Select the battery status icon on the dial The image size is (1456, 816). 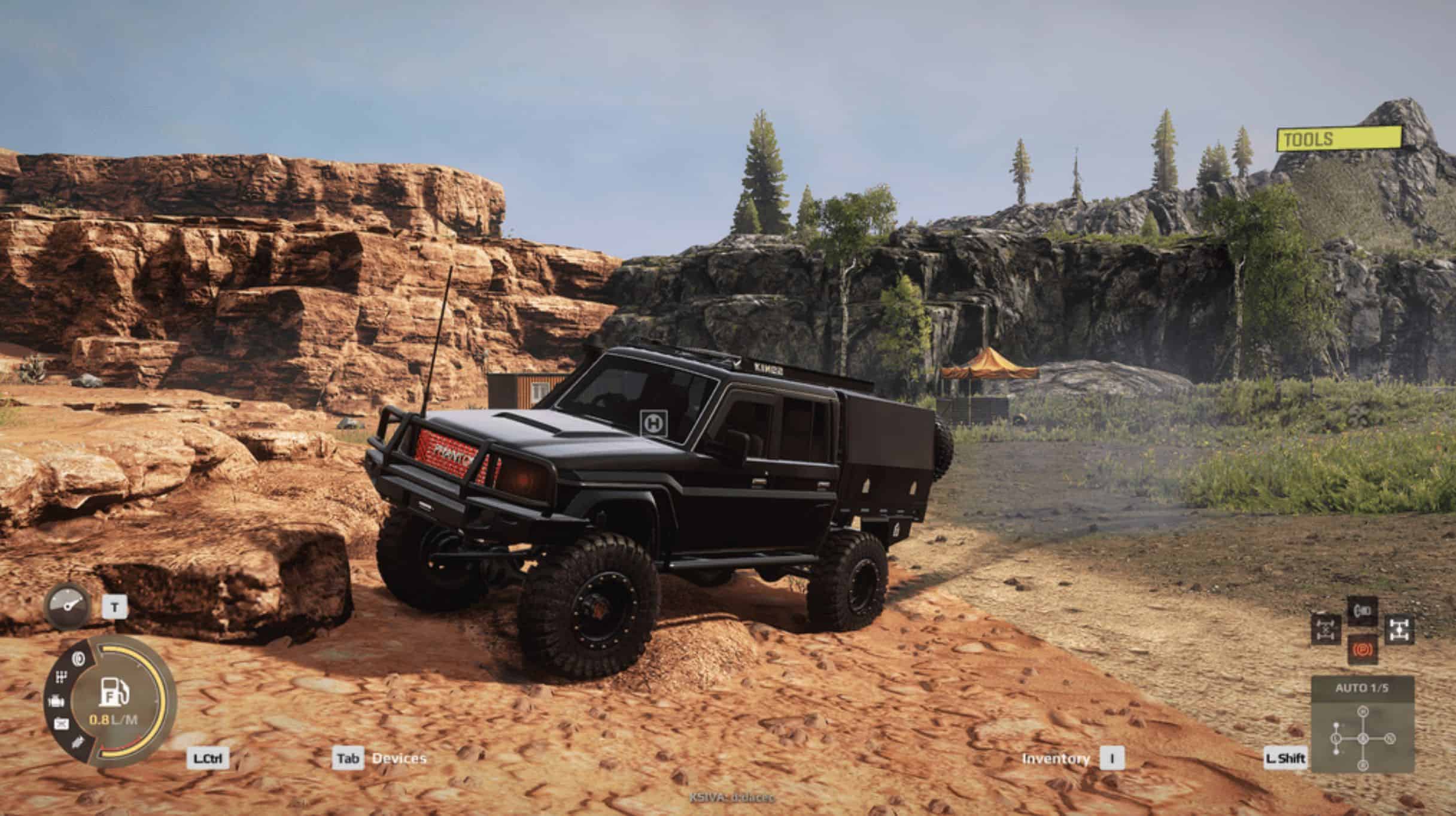(60, 724)
